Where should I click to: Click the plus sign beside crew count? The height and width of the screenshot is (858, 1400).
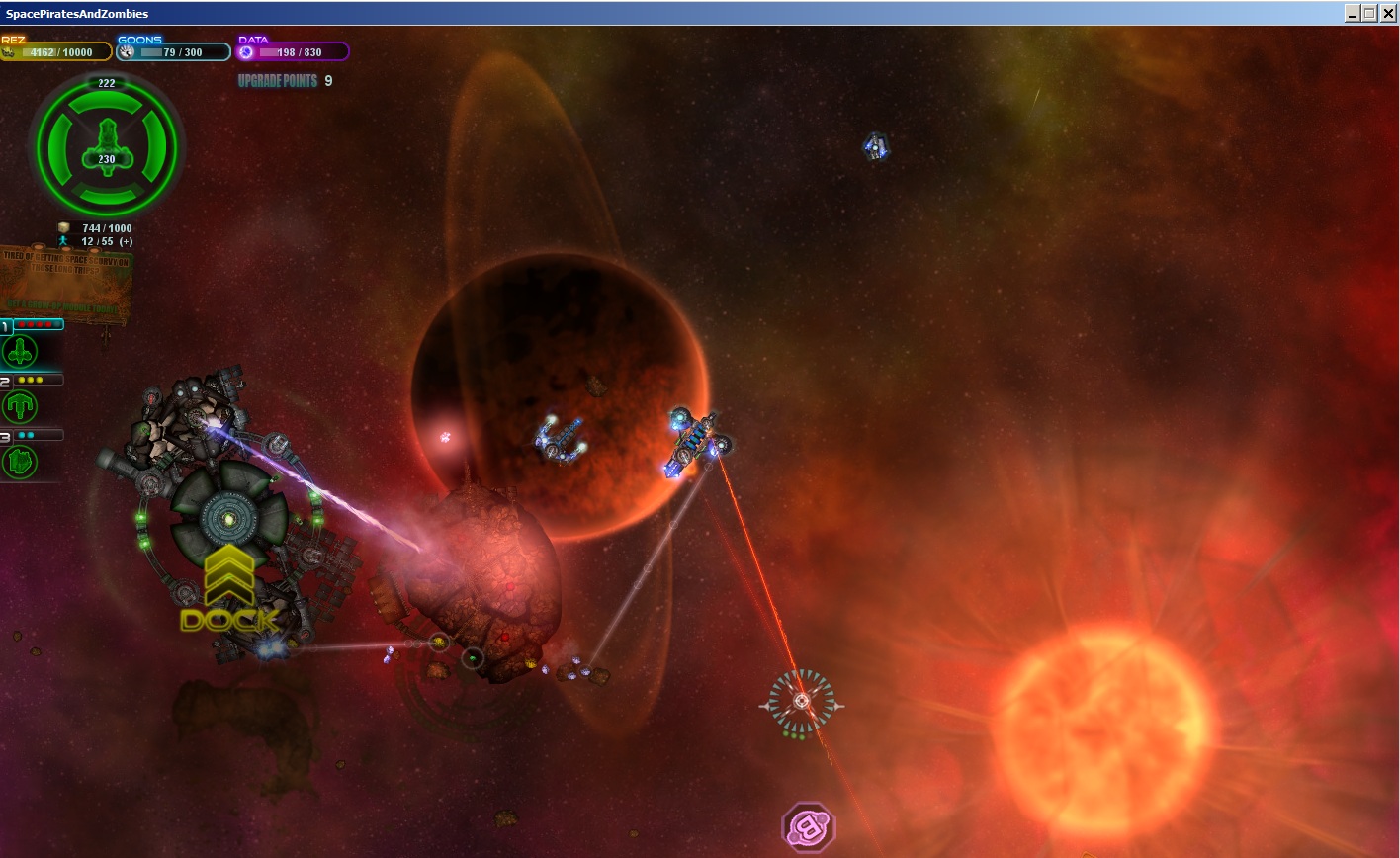pos(126,242)
